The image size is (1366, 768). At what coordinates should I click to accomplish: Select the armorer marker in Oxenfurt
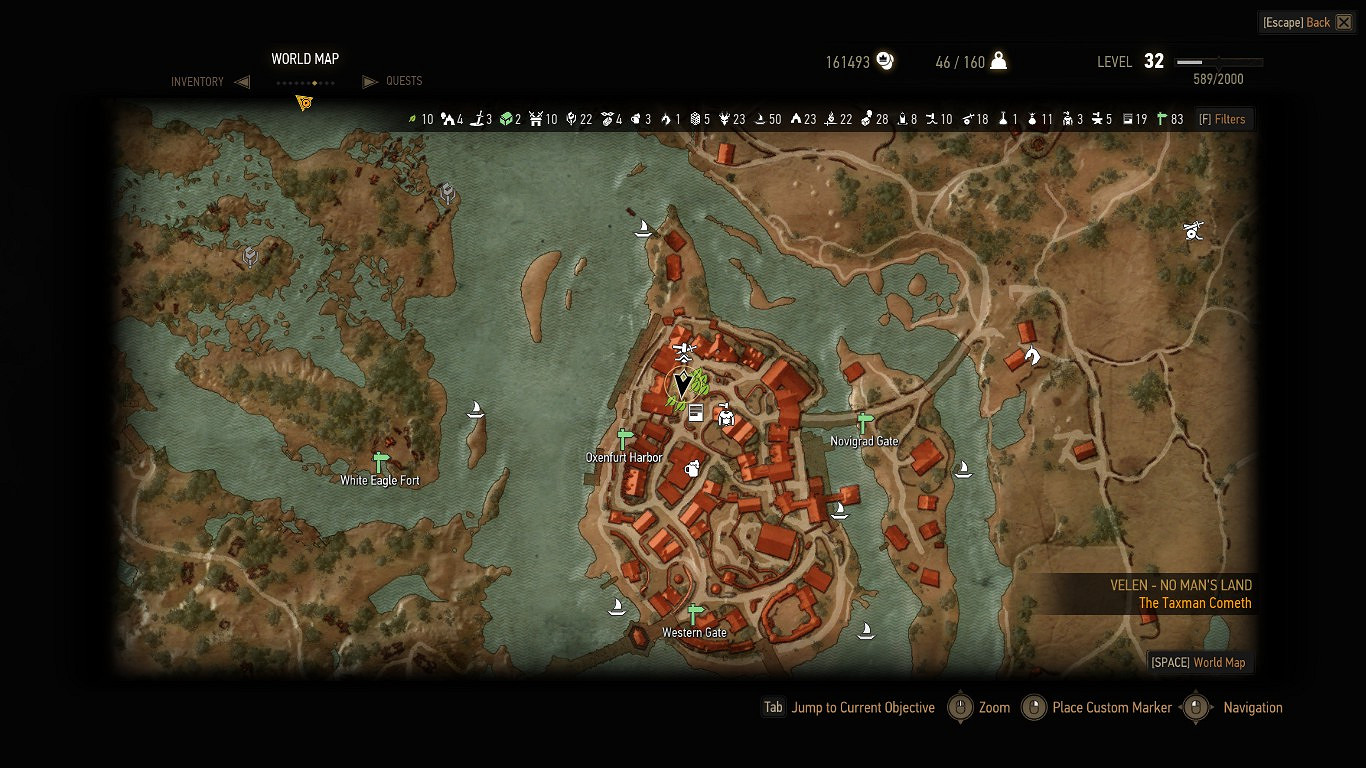tap(726, 414)
